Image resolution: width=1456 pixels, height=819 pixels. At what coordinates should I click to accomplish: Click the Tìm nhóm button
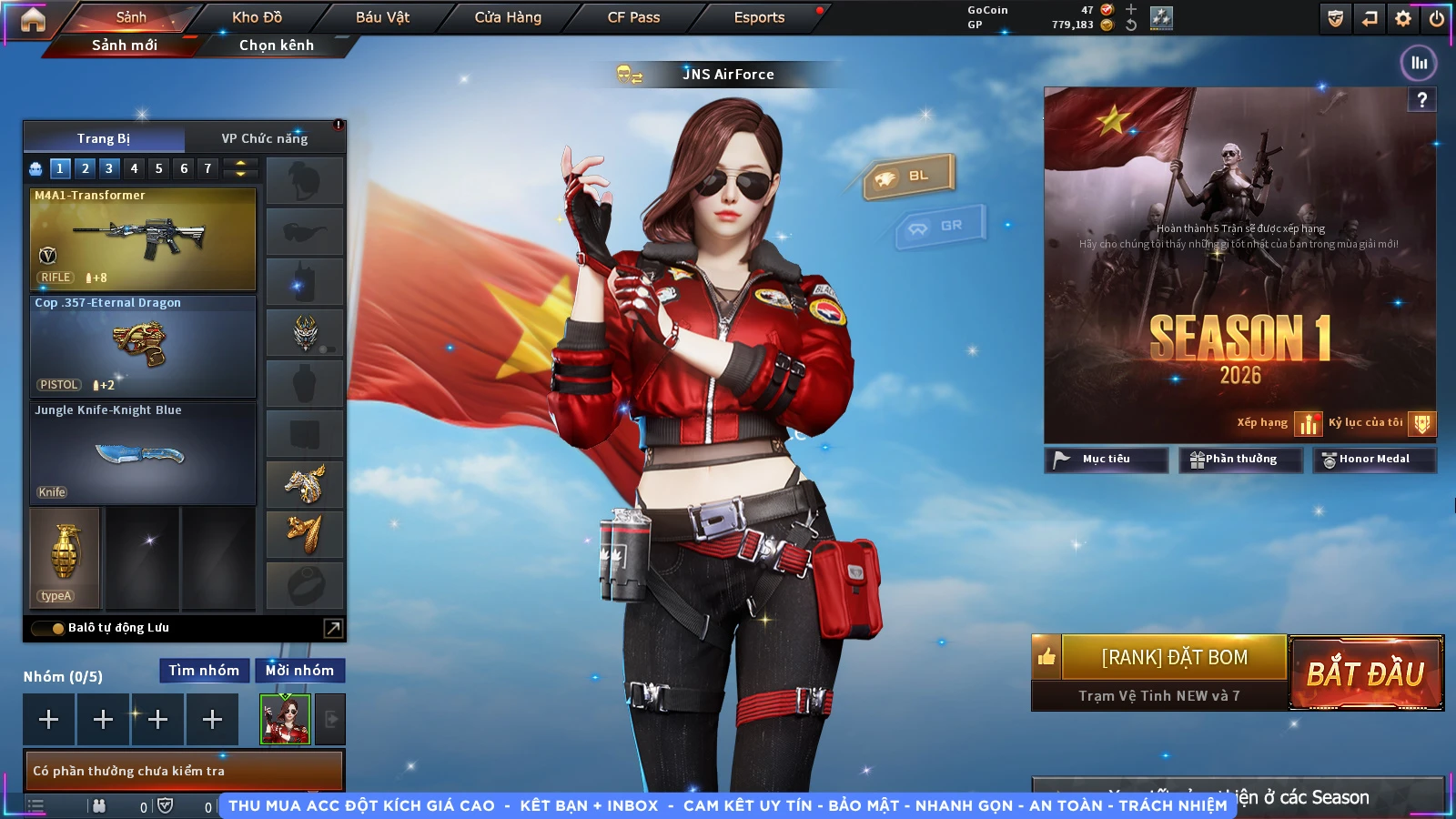[x=204, y=671]
